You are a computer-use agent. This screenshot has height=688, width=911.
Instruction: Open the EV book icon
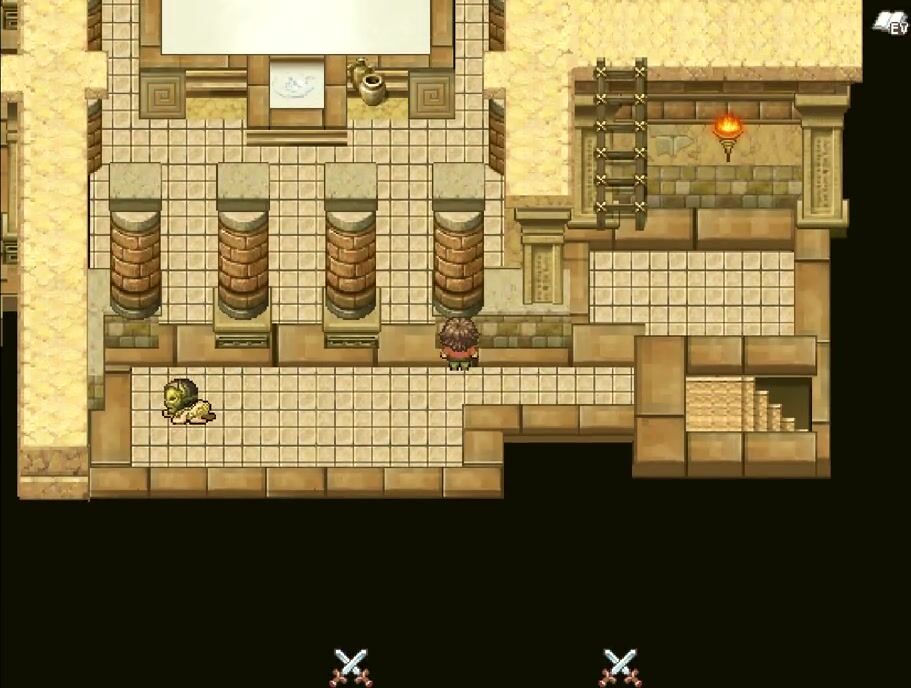pos(889,23)
